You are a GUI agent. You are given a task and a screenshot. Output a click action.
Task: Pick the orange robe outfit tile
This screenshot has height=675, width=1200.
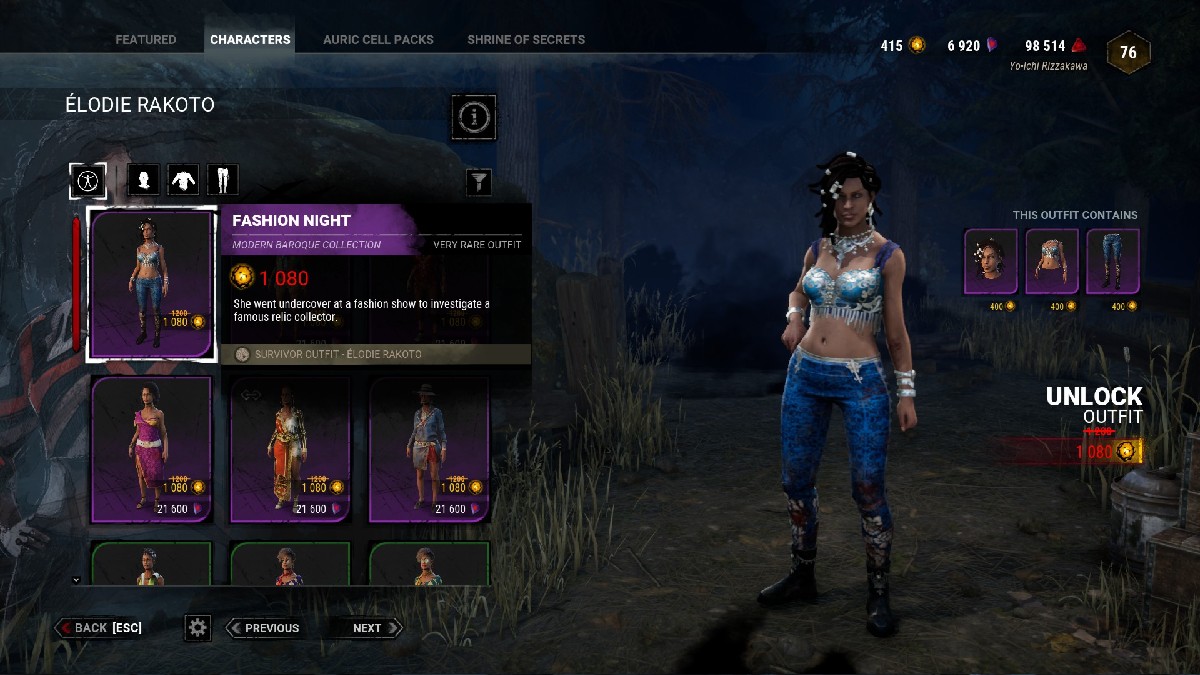click(x=290, y=450)
